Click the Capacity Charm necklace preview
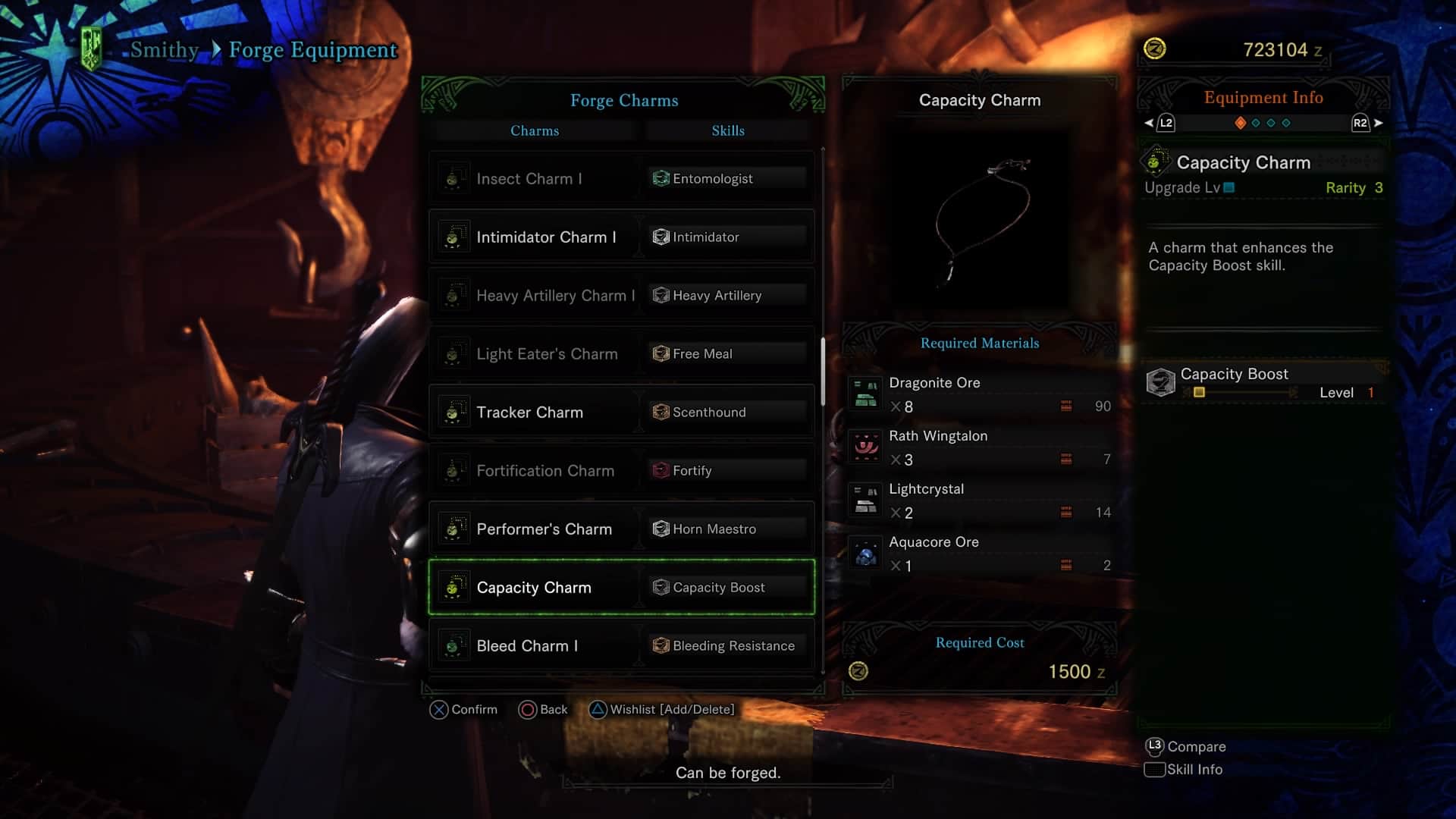The image size is (1456, 819). pyautogui.click(x=980, y=218)
